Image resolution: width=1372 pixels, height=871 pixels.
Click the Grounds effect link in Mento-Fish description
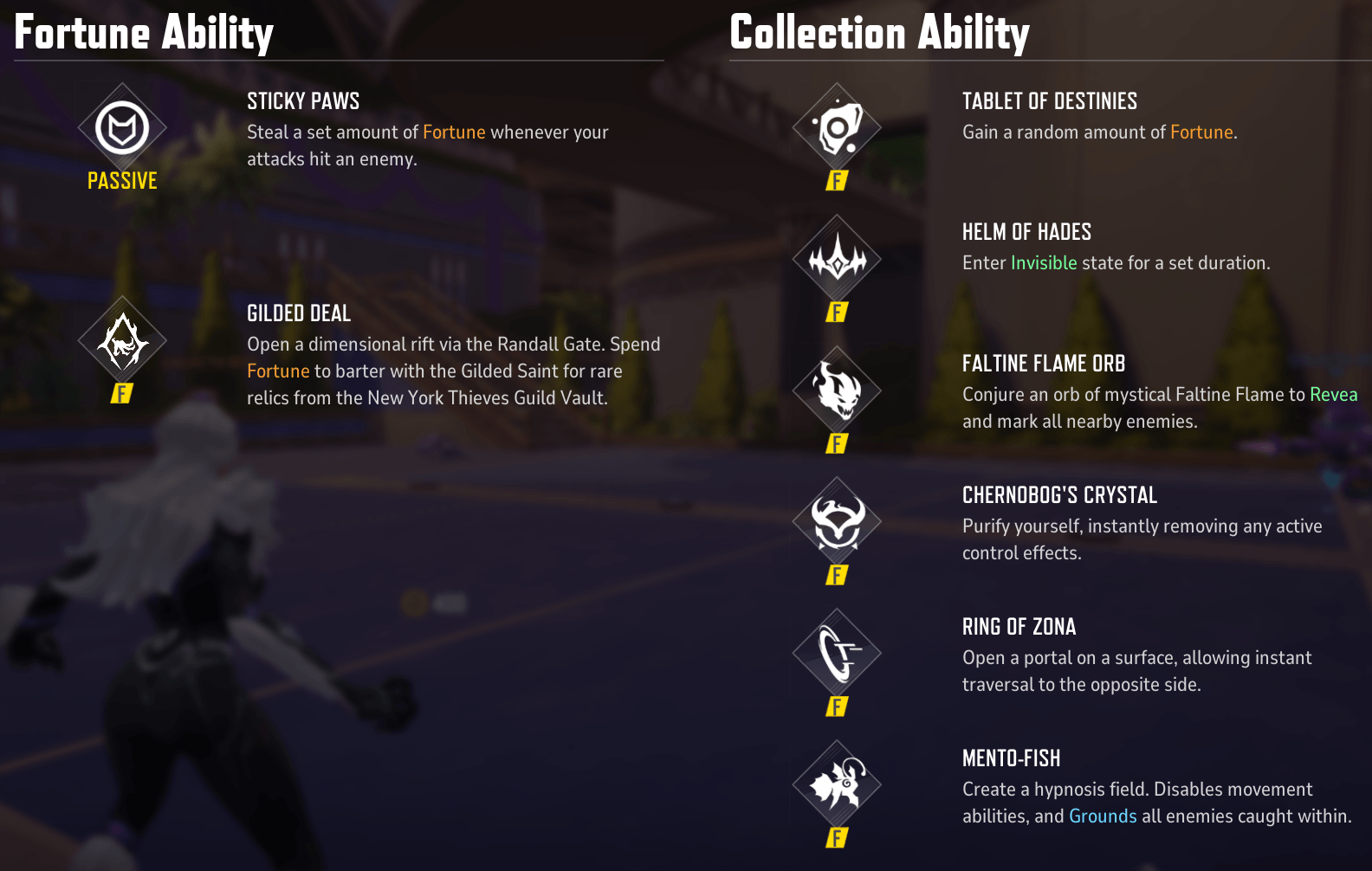tap(1103, 816)
